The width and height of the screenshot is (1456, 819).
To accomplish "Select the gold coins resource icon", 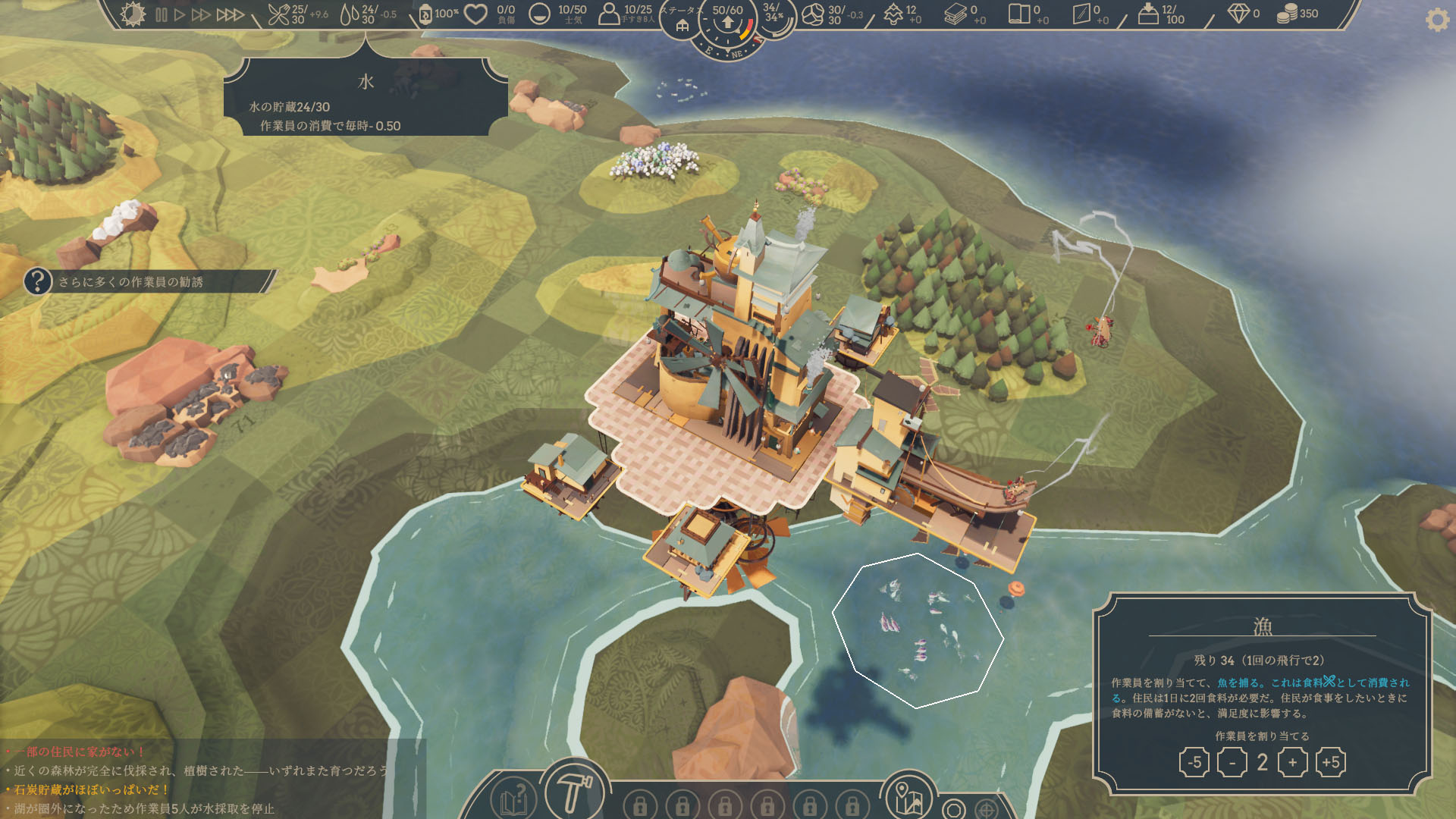I will [1287, 14].
